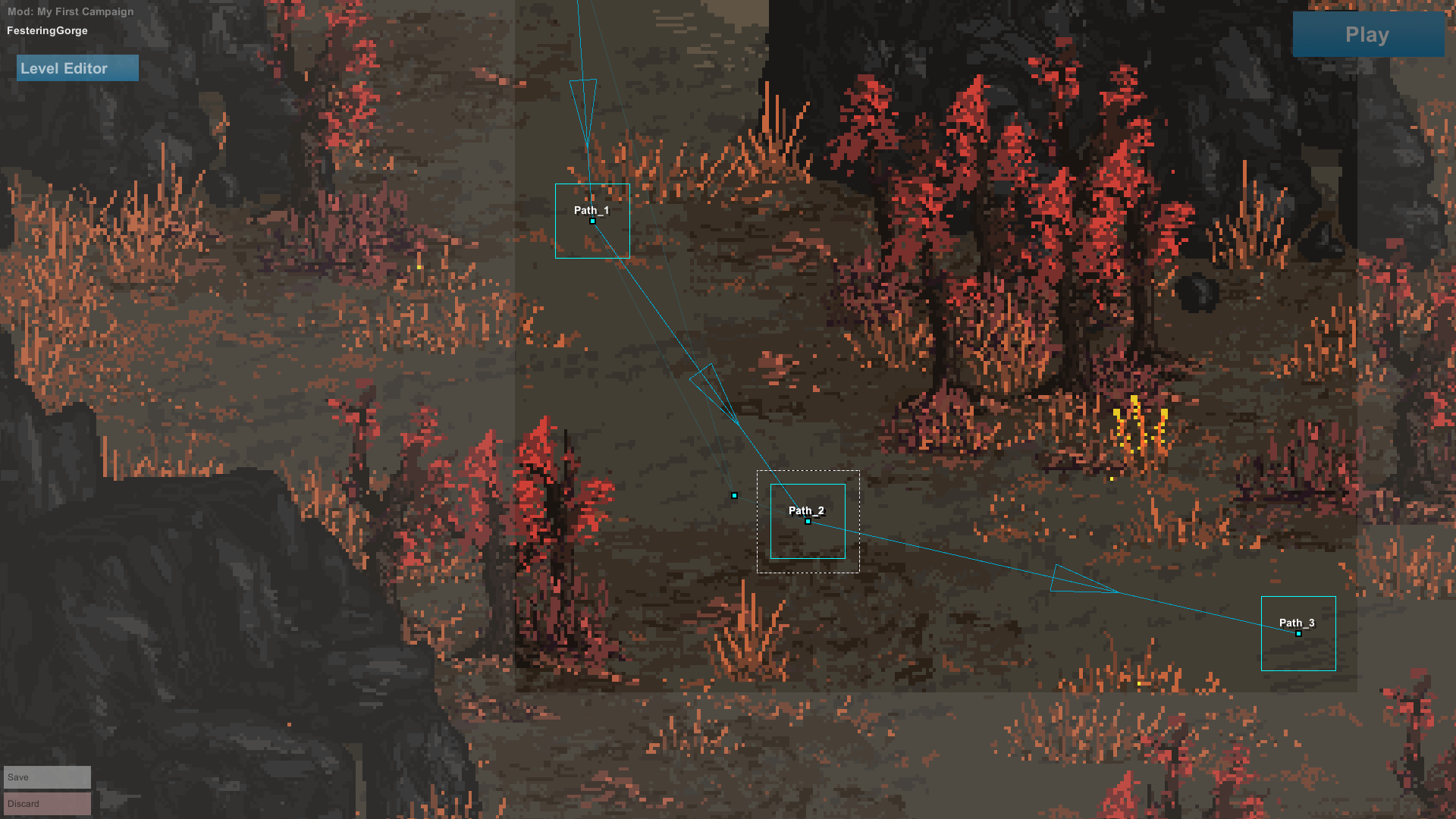Viewport: 1456px width, 819px height.
Task: Click the small detached waypoint square left of Path_2
Action: tap(734, 495)
